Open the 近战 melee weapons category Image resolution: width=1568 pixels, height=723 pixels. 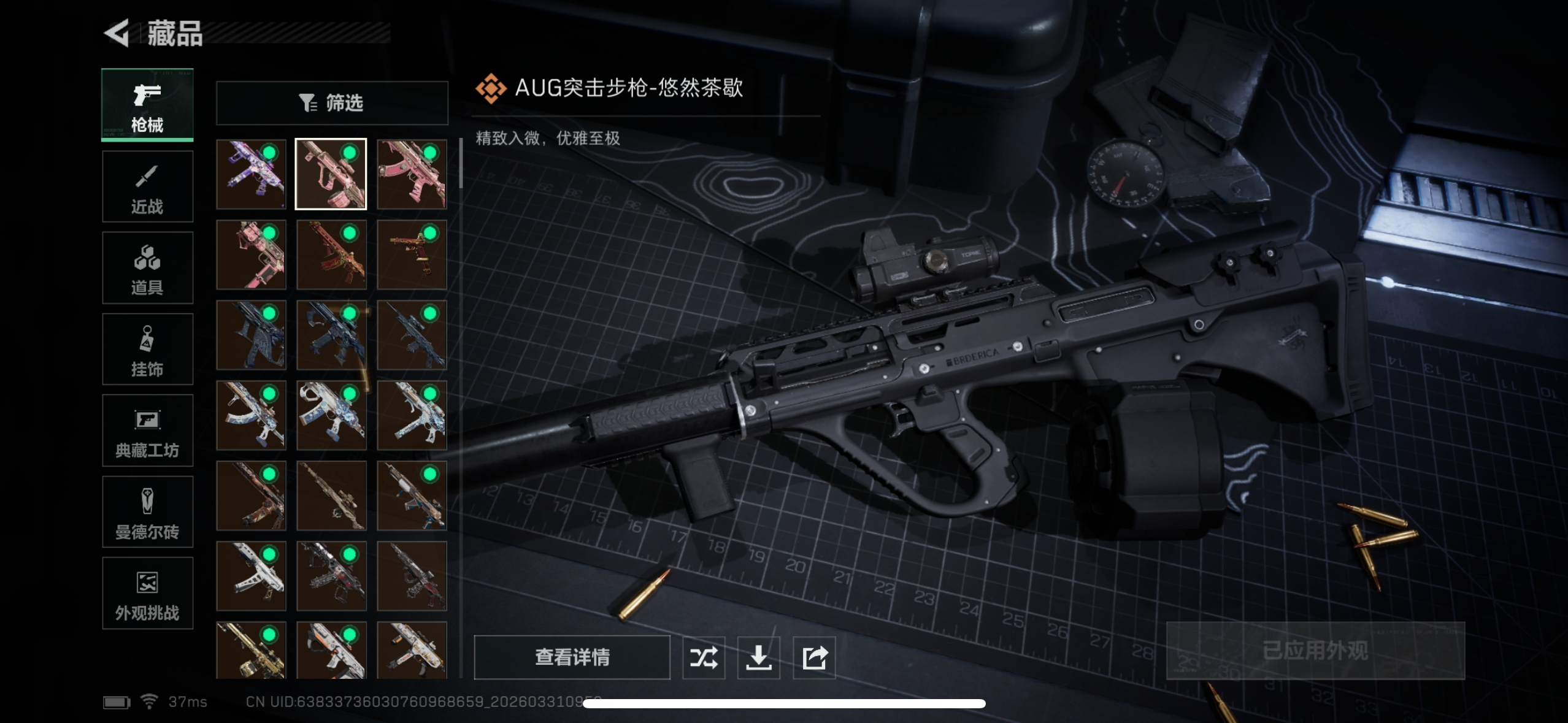pos(147,186)
